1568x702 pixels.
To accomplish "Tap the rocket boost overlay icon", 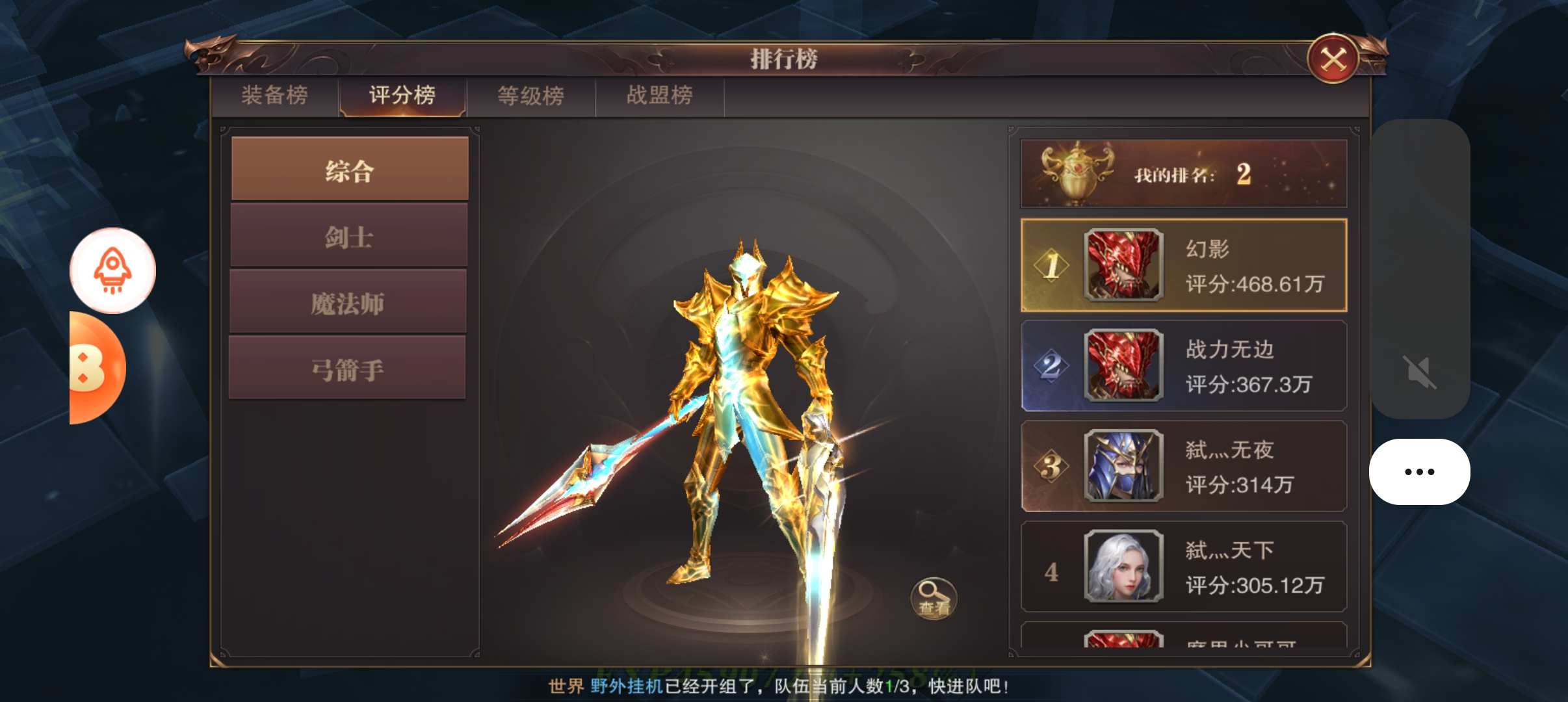I will pyautogui.click(x=112, y=270).
